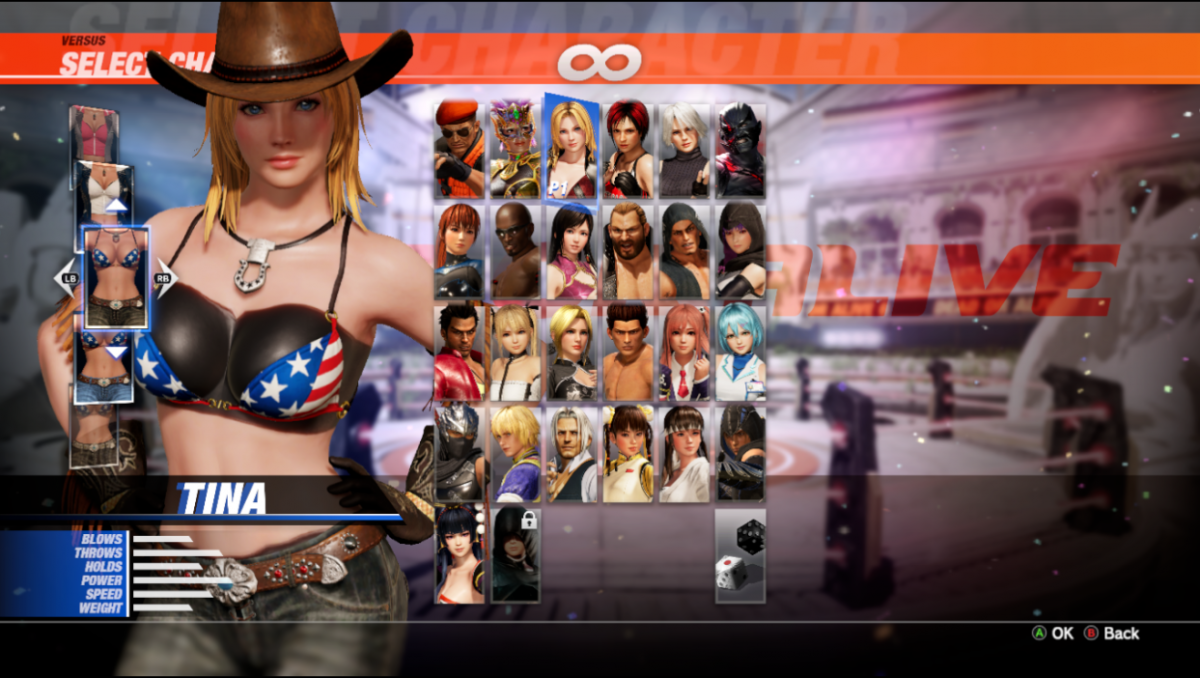Pick Ryu Hayabusa in the silver ninja helmet
This screenshot has height=678, width=1200.
459,453
